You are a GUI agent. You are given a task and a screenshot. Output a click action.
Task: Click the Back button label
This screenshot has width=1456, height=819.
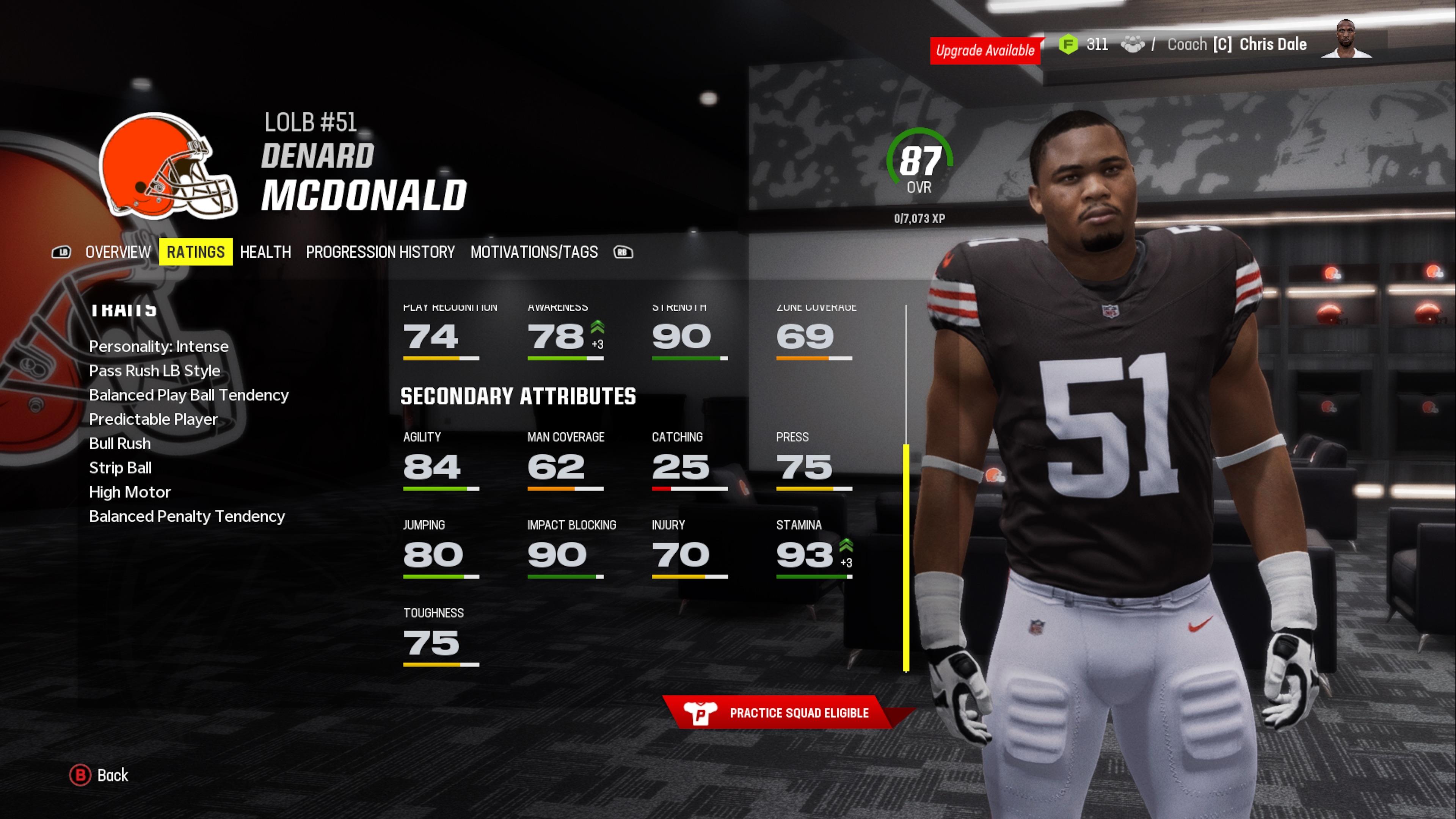[113, 775]
